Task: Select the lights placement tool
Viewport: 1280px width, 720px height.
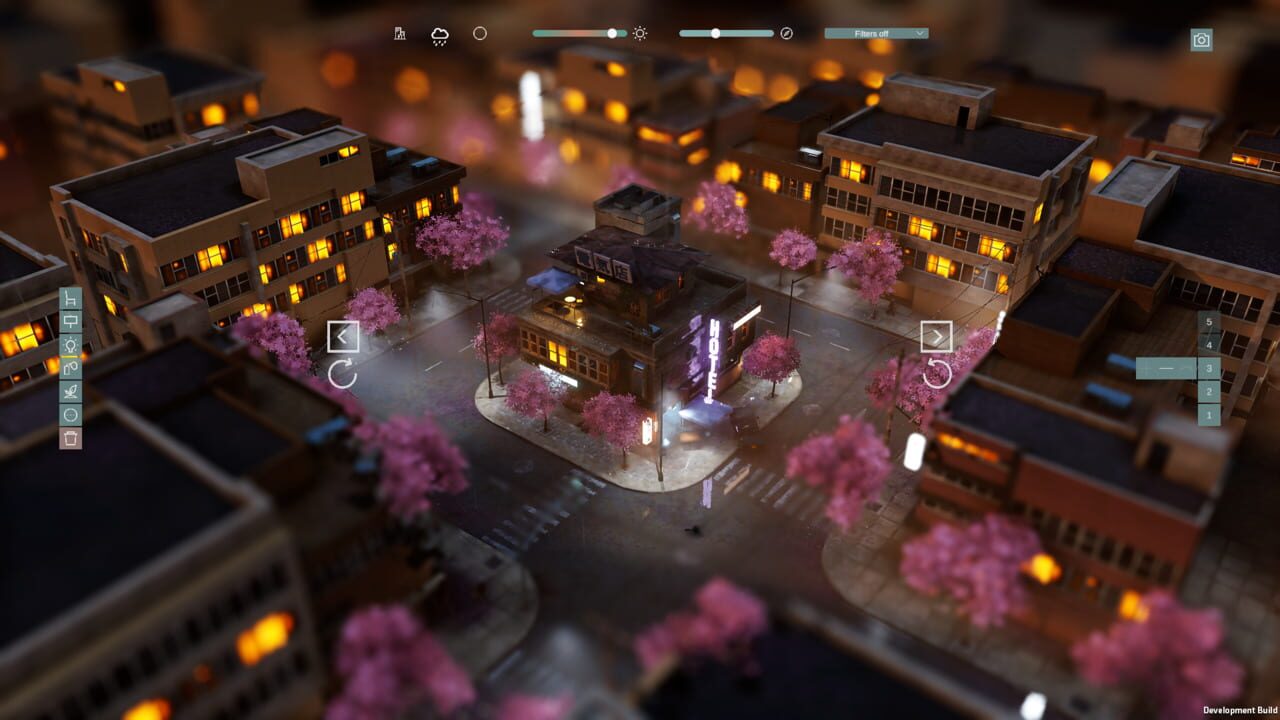Action: point(71,343)
